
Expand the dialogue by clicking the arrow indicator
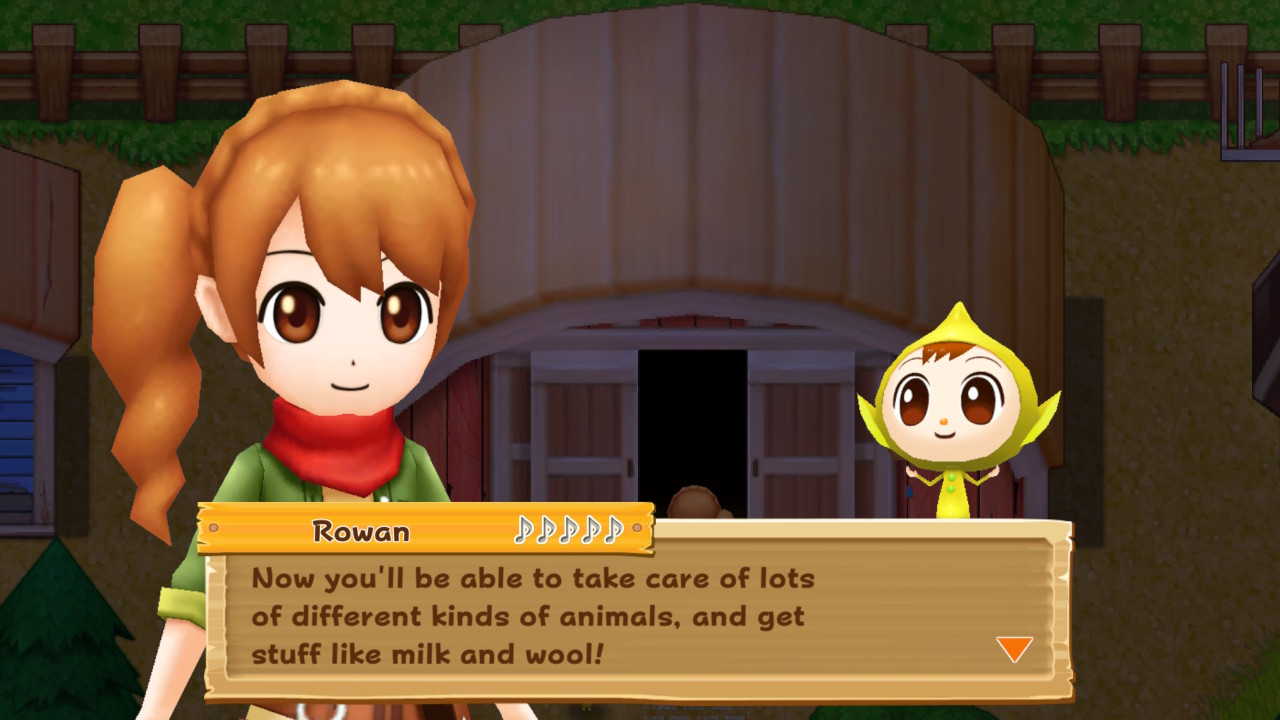1013,648
